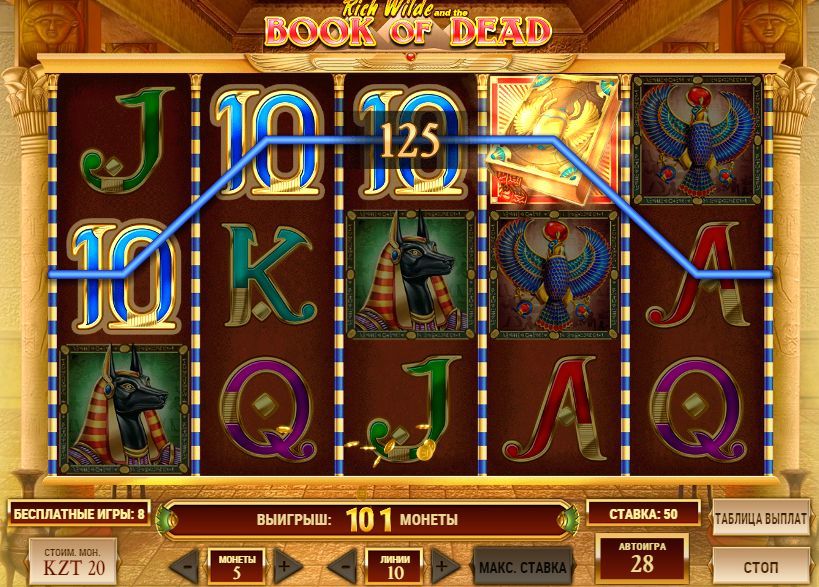Increase the МОНЕТЫ coin count
The width and height of the screenshot is (819, 587).
point(283,564)
